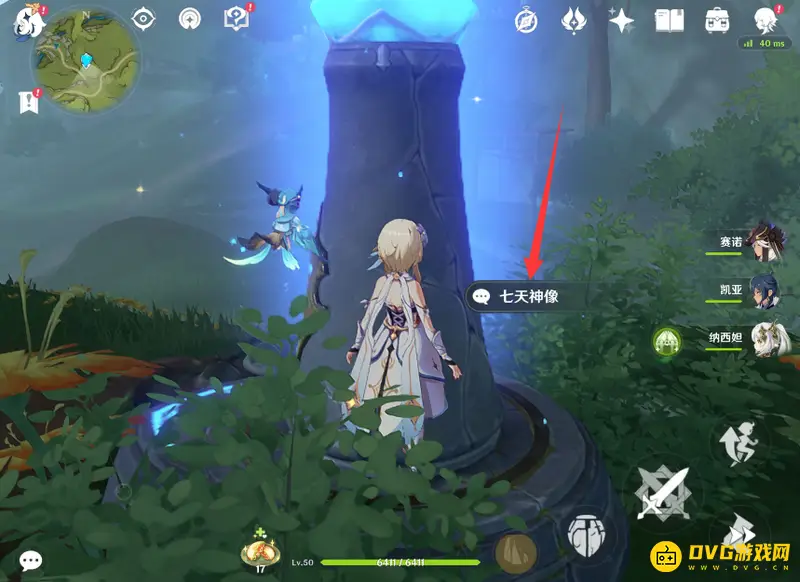This screenshot has width=800, height=582.
Task: Tap the eye-shaped icon in the top bar
Action: 144,19
